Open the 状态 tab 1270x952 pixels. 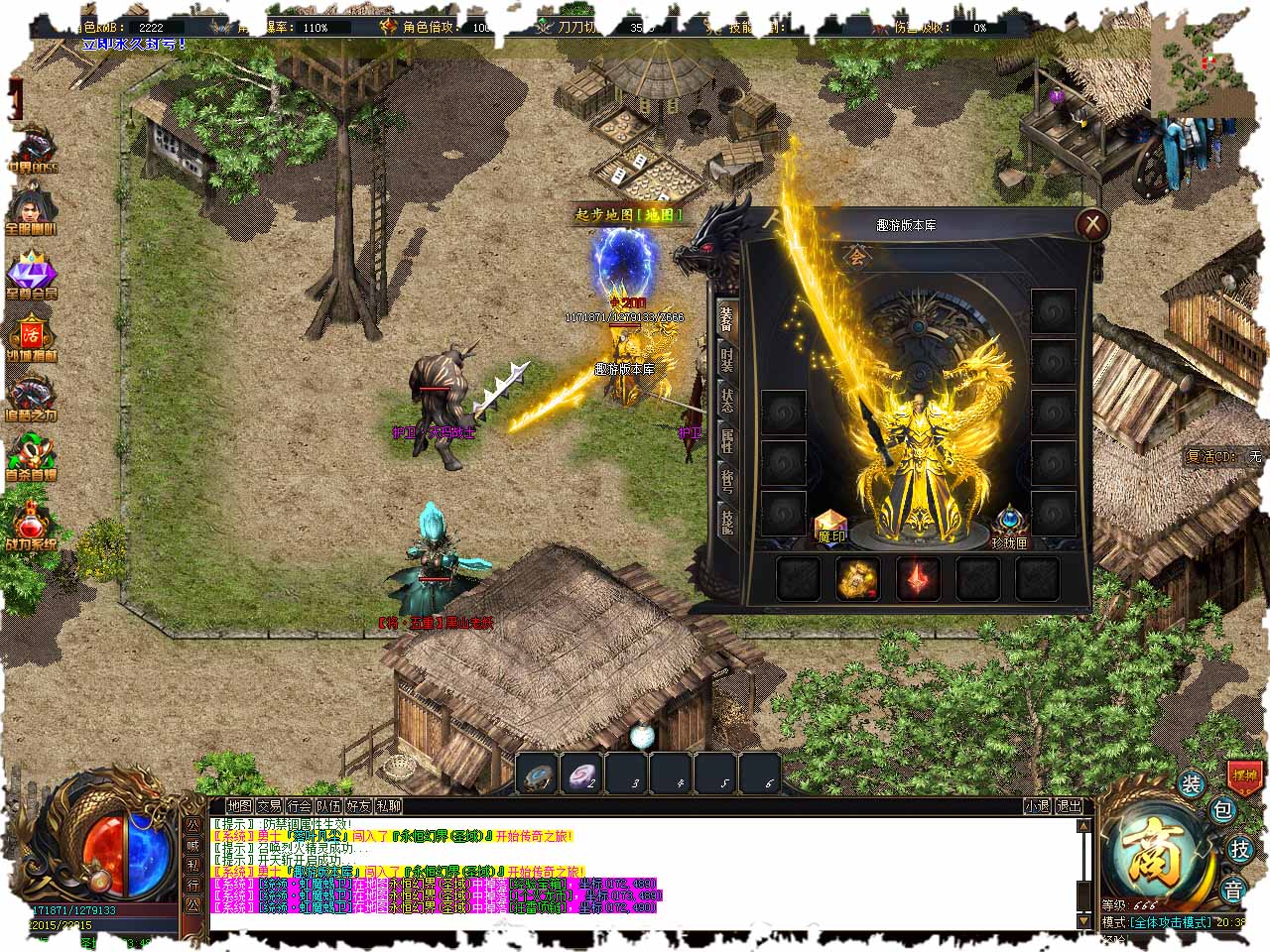tap(727, 401)
